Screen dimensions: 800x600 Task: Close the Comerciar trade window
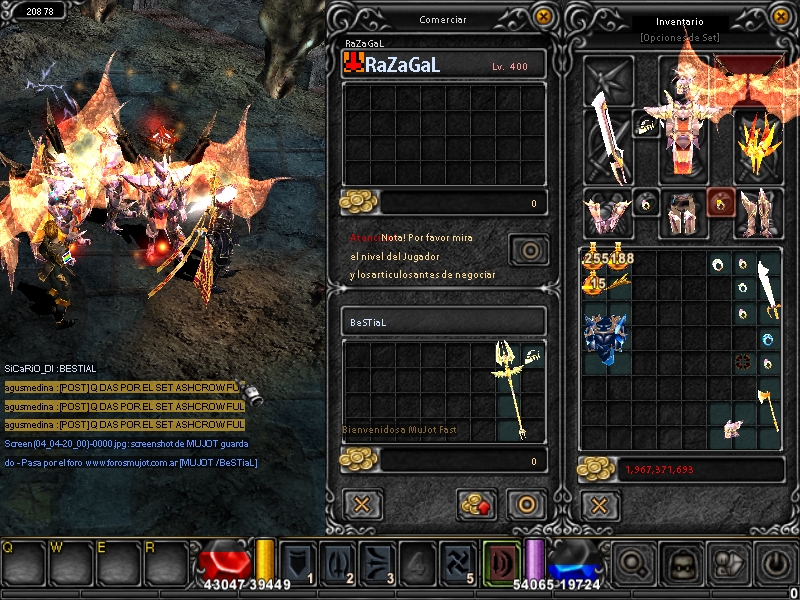543,16
